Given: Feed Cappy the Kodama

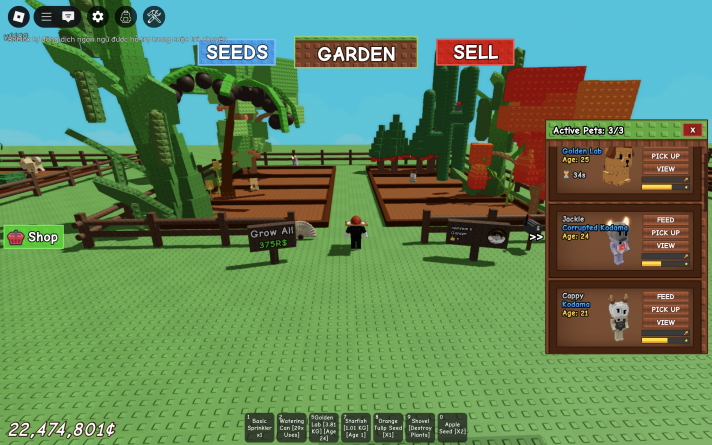Looking at the screenshot, I should point(665,297).
